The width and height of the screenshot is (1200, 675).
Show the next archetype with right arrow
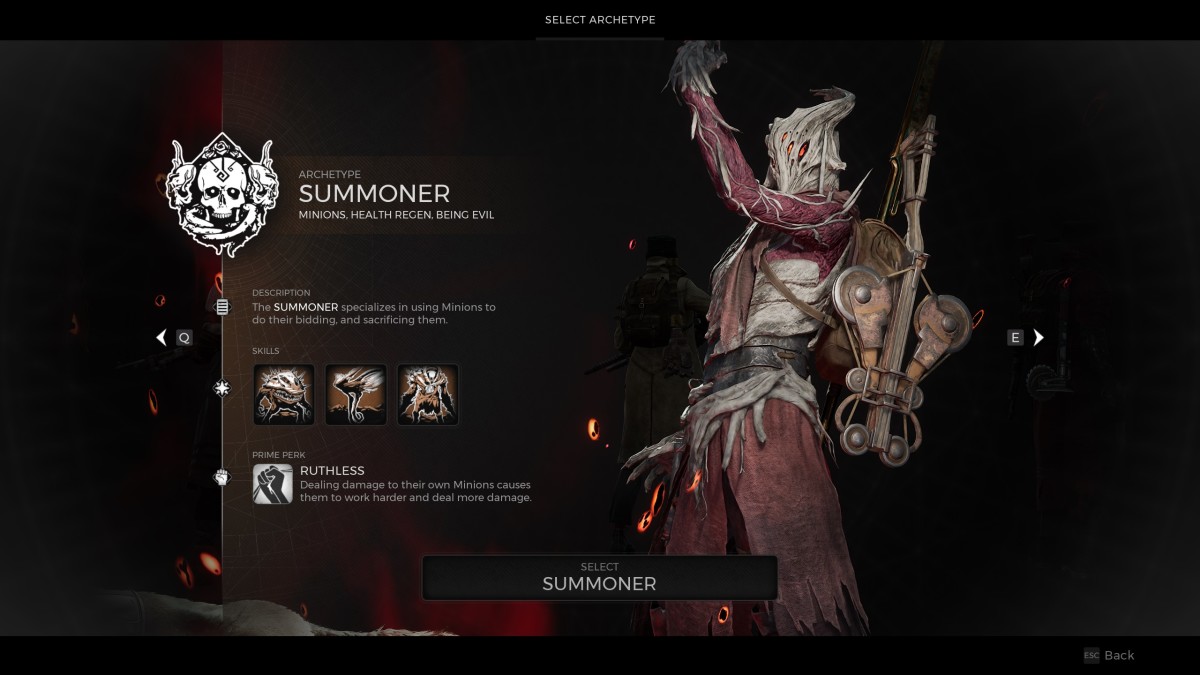[1038, 337]
